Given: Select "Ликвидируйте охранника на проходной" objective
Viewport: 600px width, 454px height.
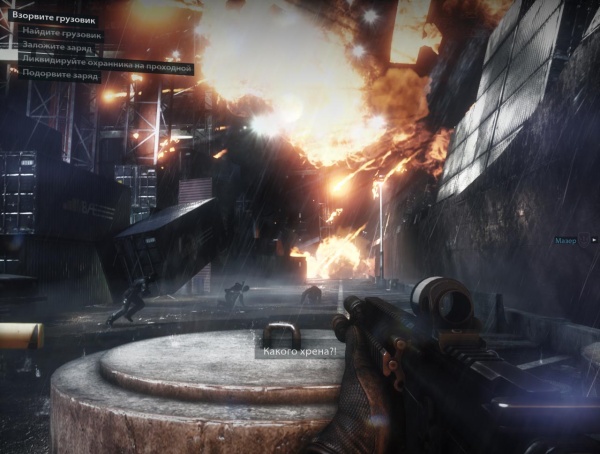Looking at the screenshot, I should [105, 59].
